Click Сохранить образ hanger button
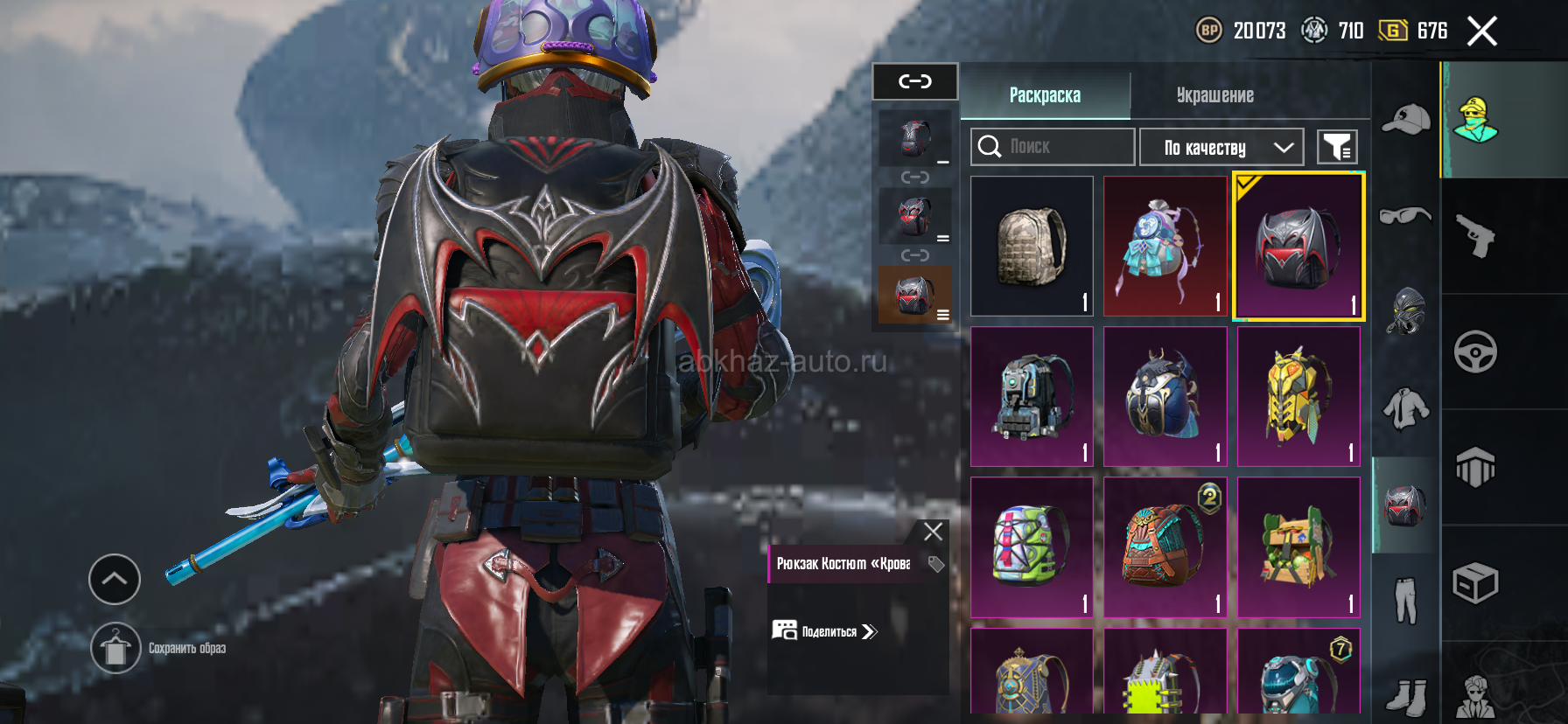This screenshot has width=1568, height=724. (115, 649)
